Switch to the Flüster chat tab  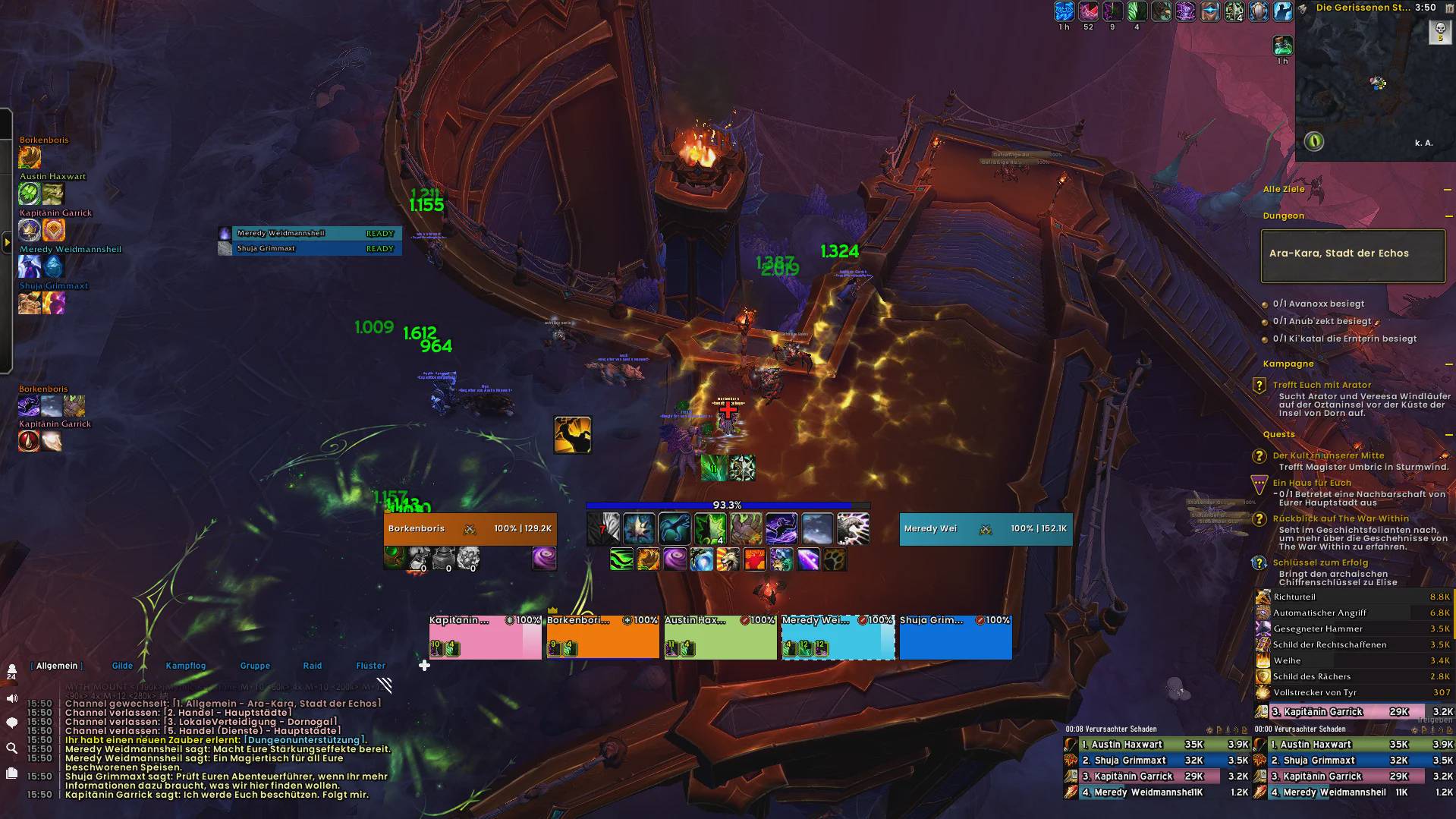click(370, 666)
